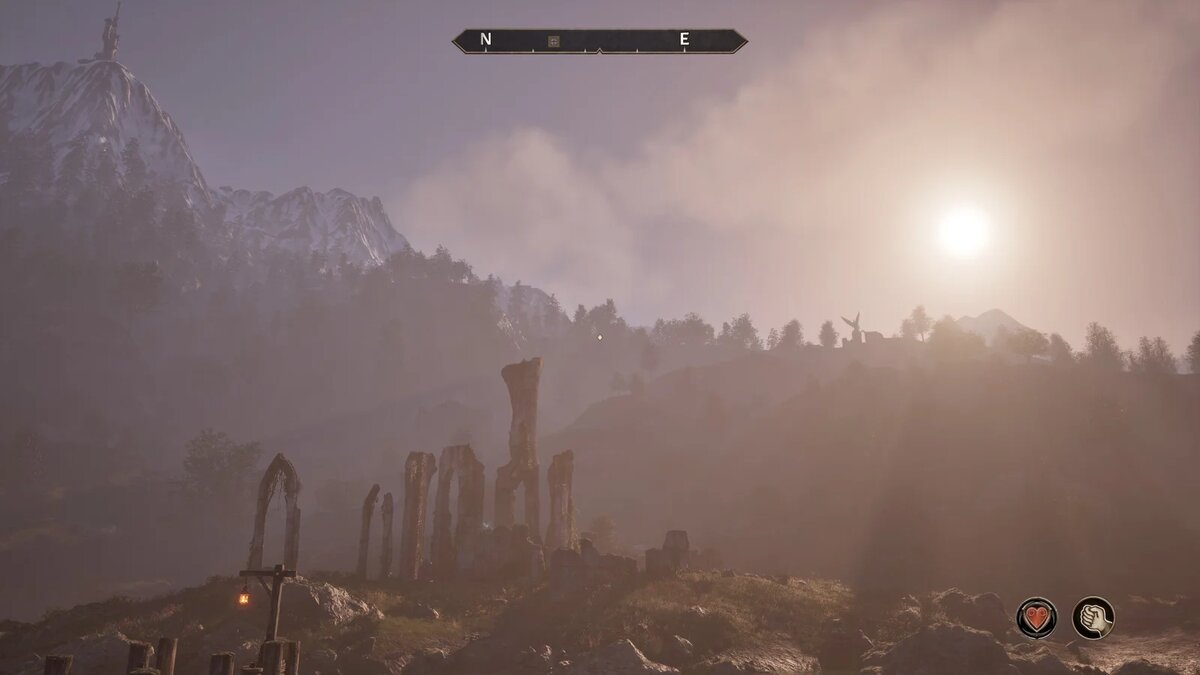Click the square location marker on the compass

[553, 41]
